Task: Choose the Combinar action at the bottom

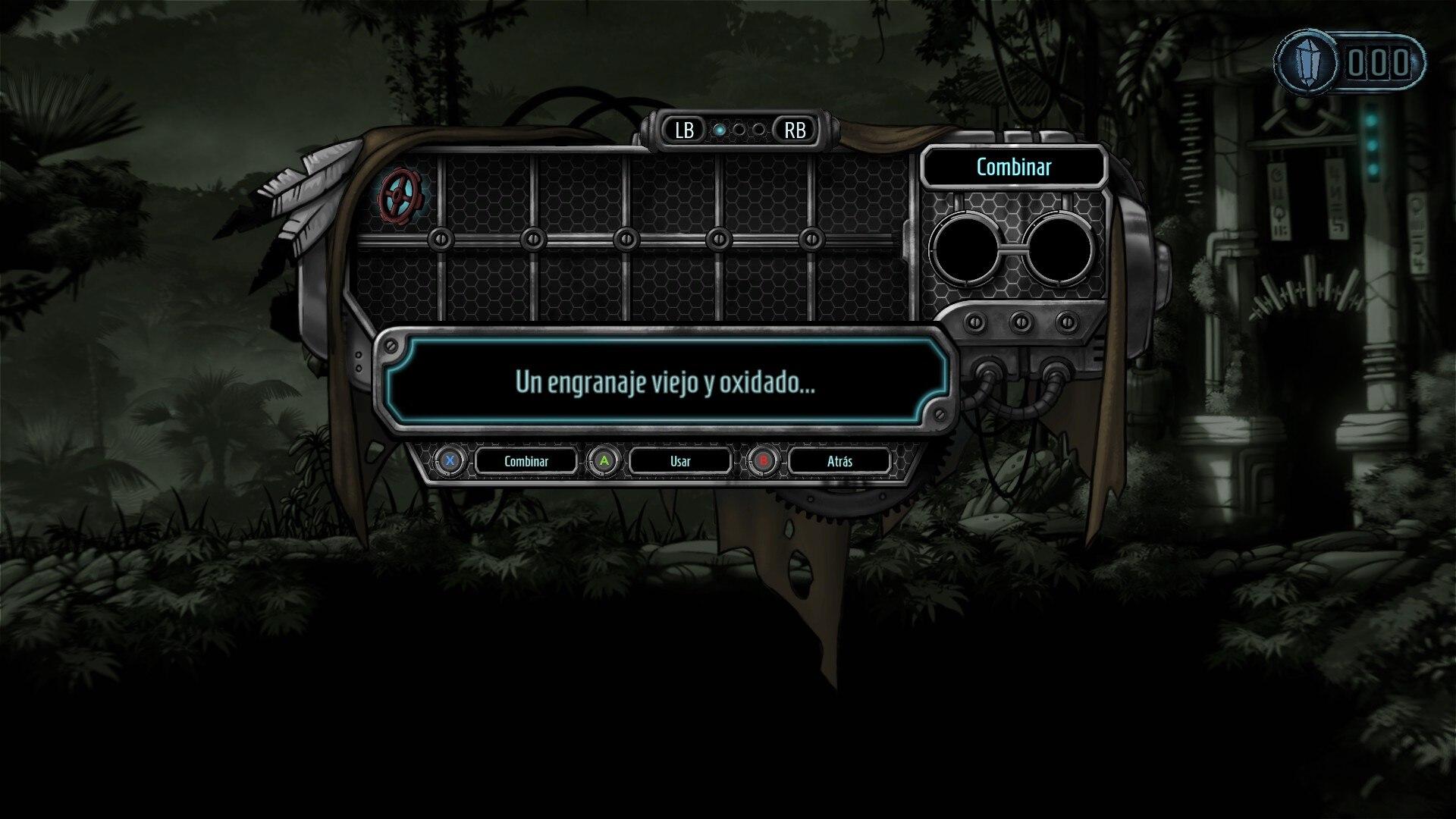Action: [x=526, y=461]
